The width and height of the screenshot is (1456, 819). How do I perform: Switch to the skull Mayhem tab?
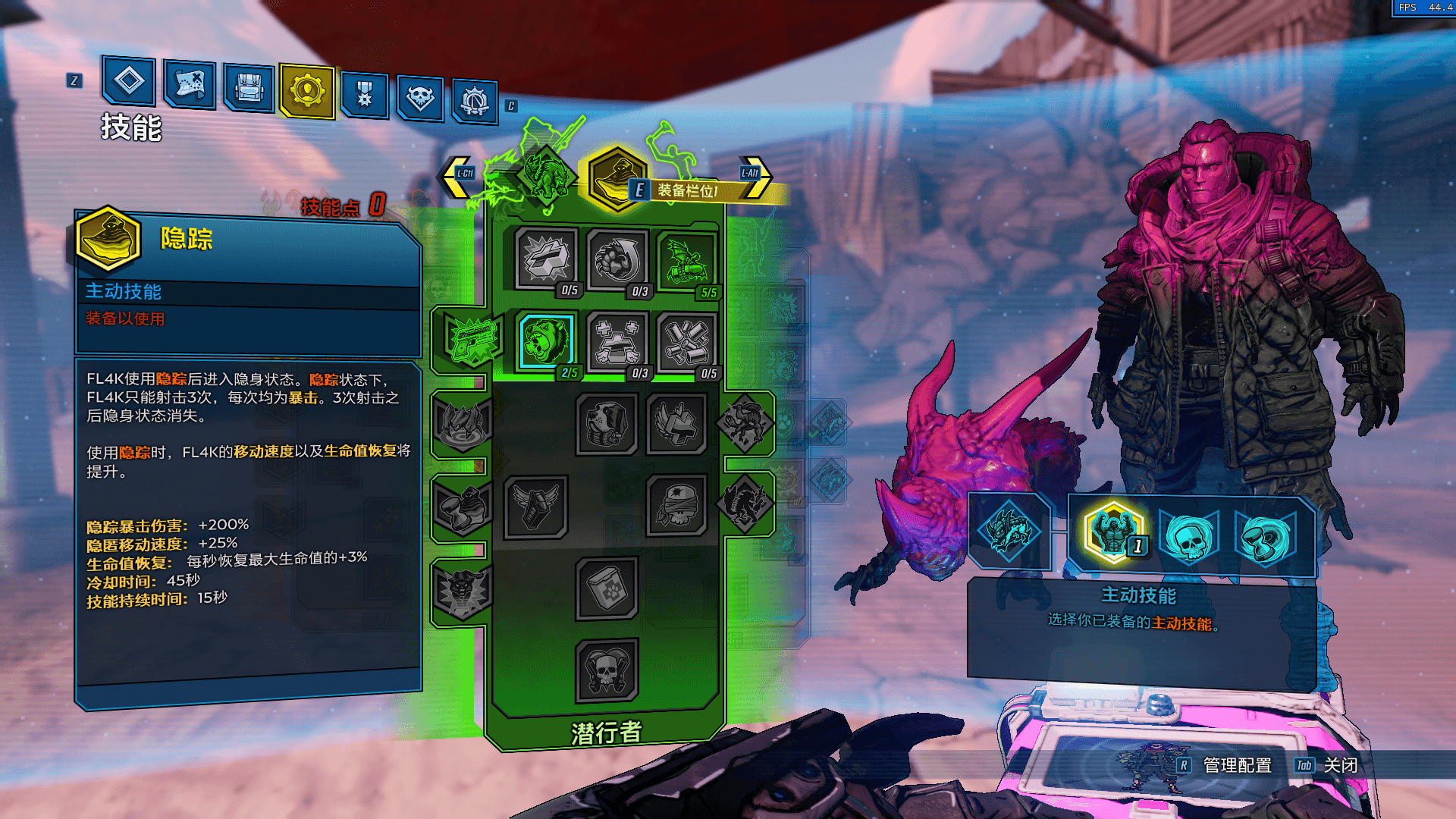419,98
